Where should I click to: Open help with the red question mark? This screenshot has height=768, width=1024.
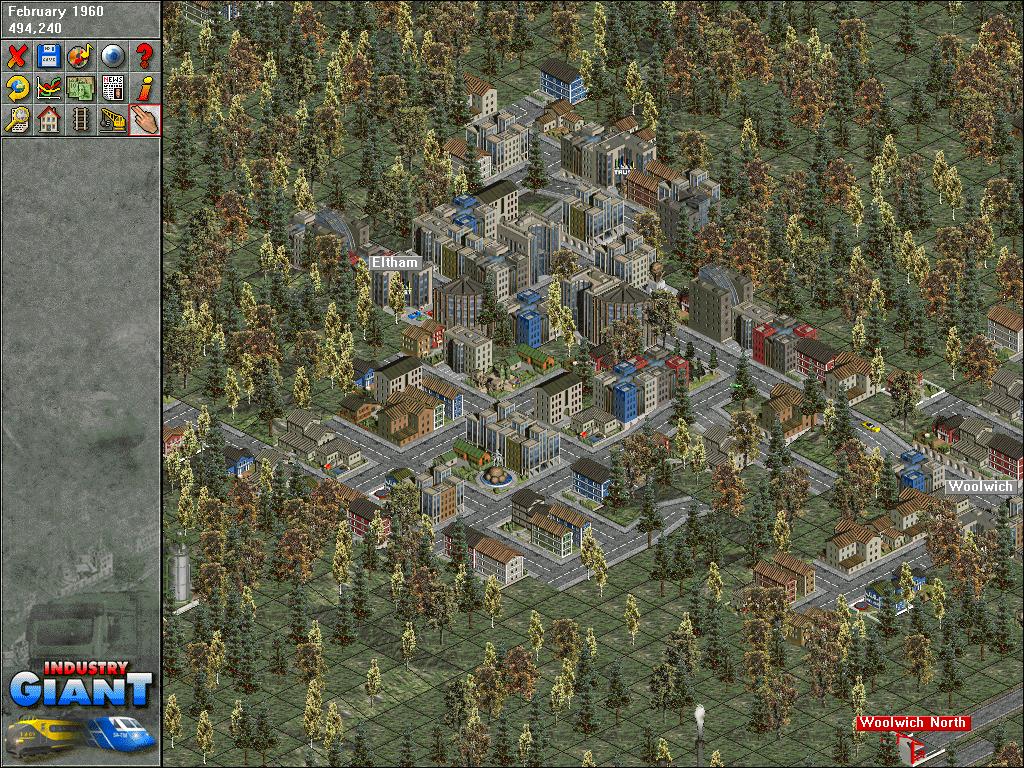144,56
